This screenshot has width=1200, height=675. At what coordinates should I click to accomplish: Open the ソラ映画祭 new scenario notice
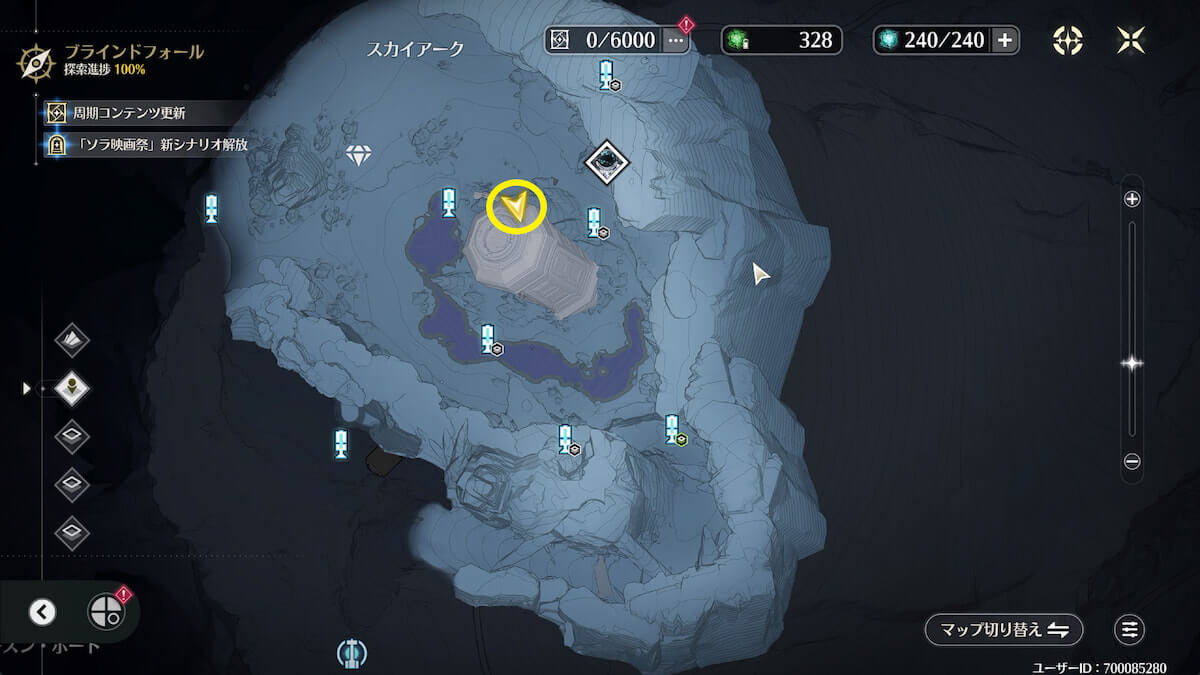(x=150, y=145)
